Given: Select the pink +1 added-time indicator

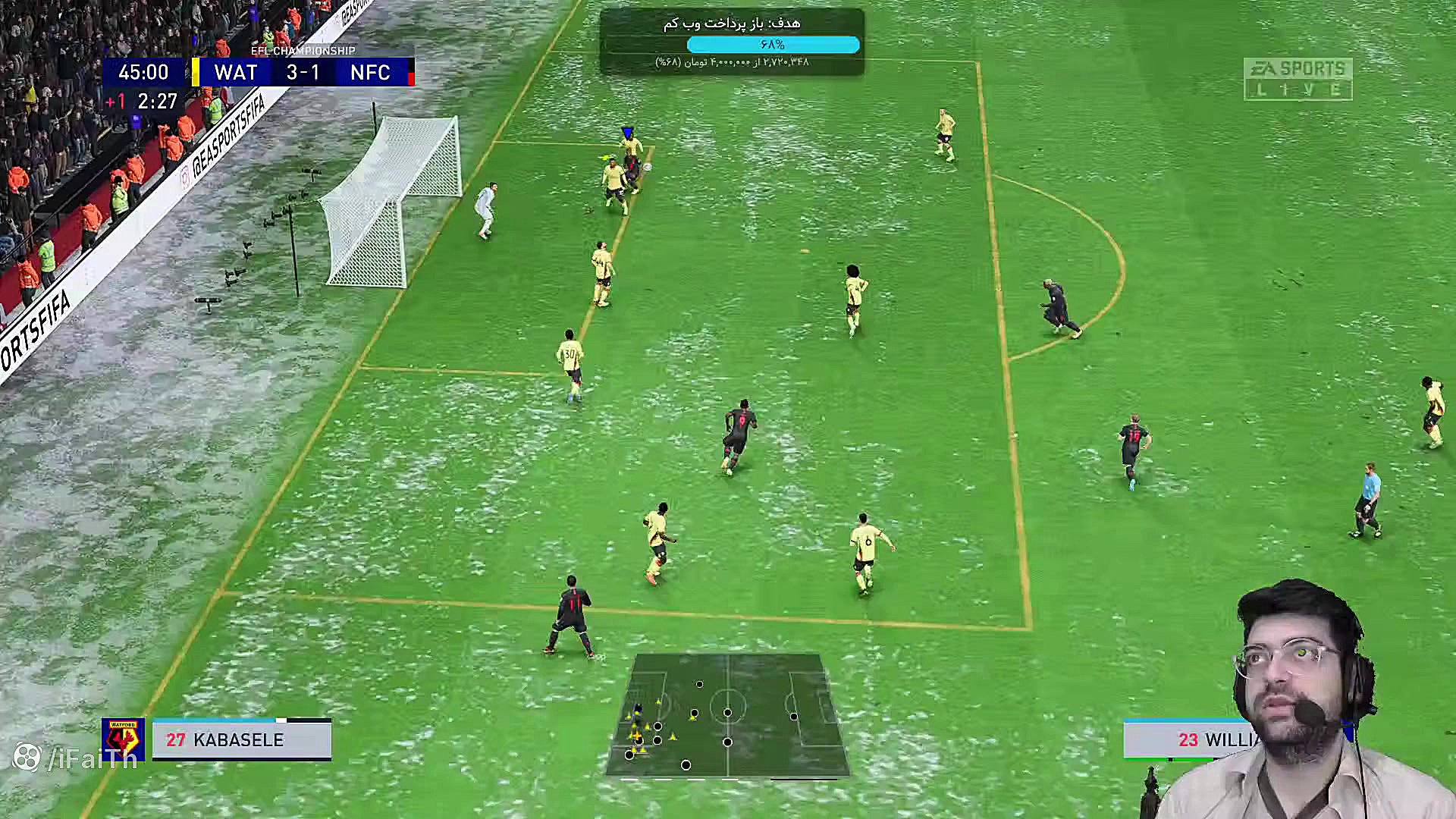Looking at the screenshot, I should pos(117,99).
